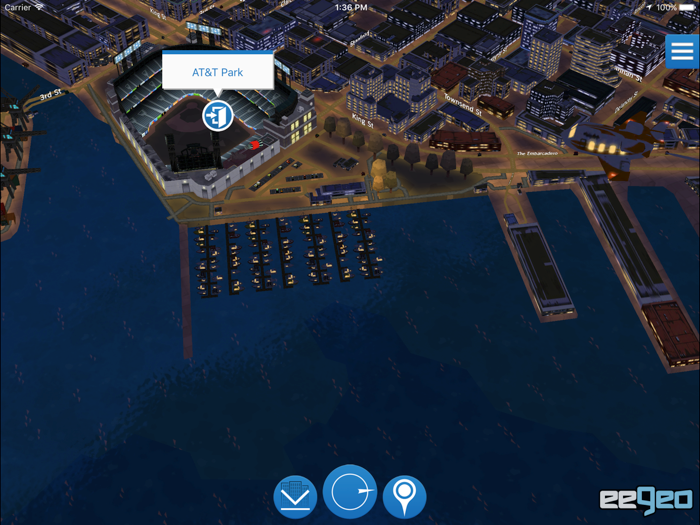Image resolution: width=700 pixels, height=525 pixels.
Task: Open the eeGeo logo link
Action: pyautogui.click(x=646, y=499)
